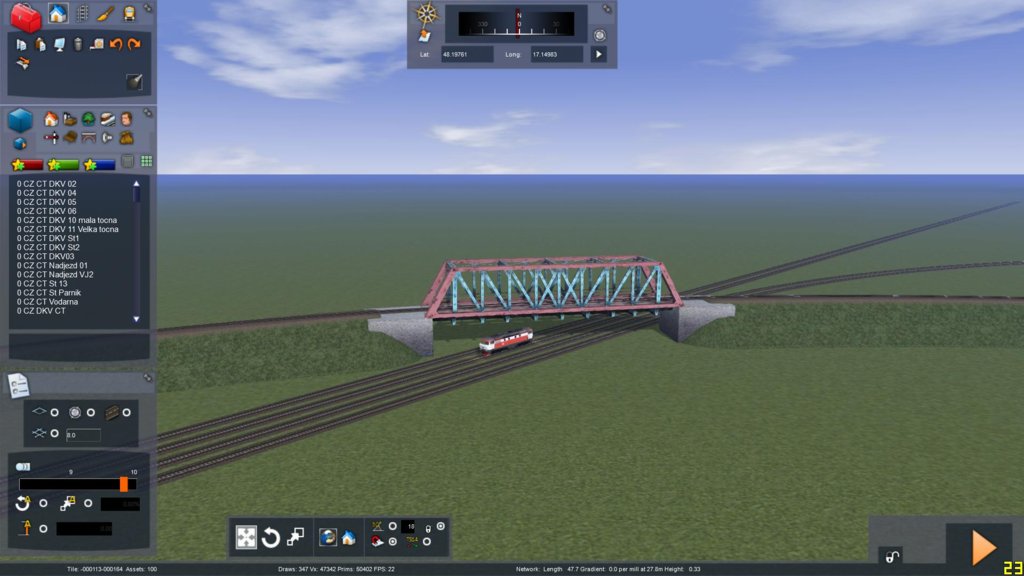Select the tree object category icon
This screenshot has width=1024, height=576.
pyautogui.click(x=88, y=119)
